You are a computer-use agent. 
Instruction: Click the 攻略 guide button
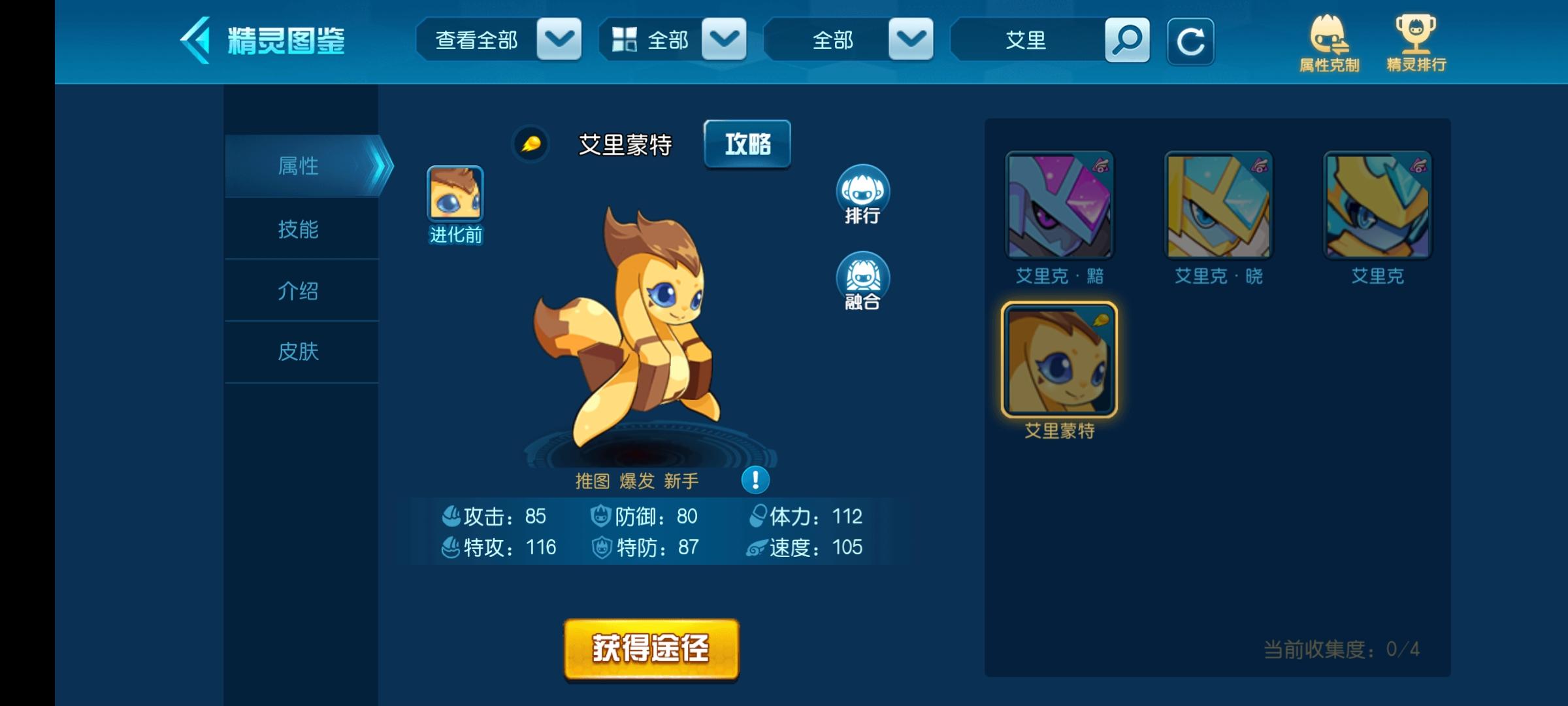(747, 144)
